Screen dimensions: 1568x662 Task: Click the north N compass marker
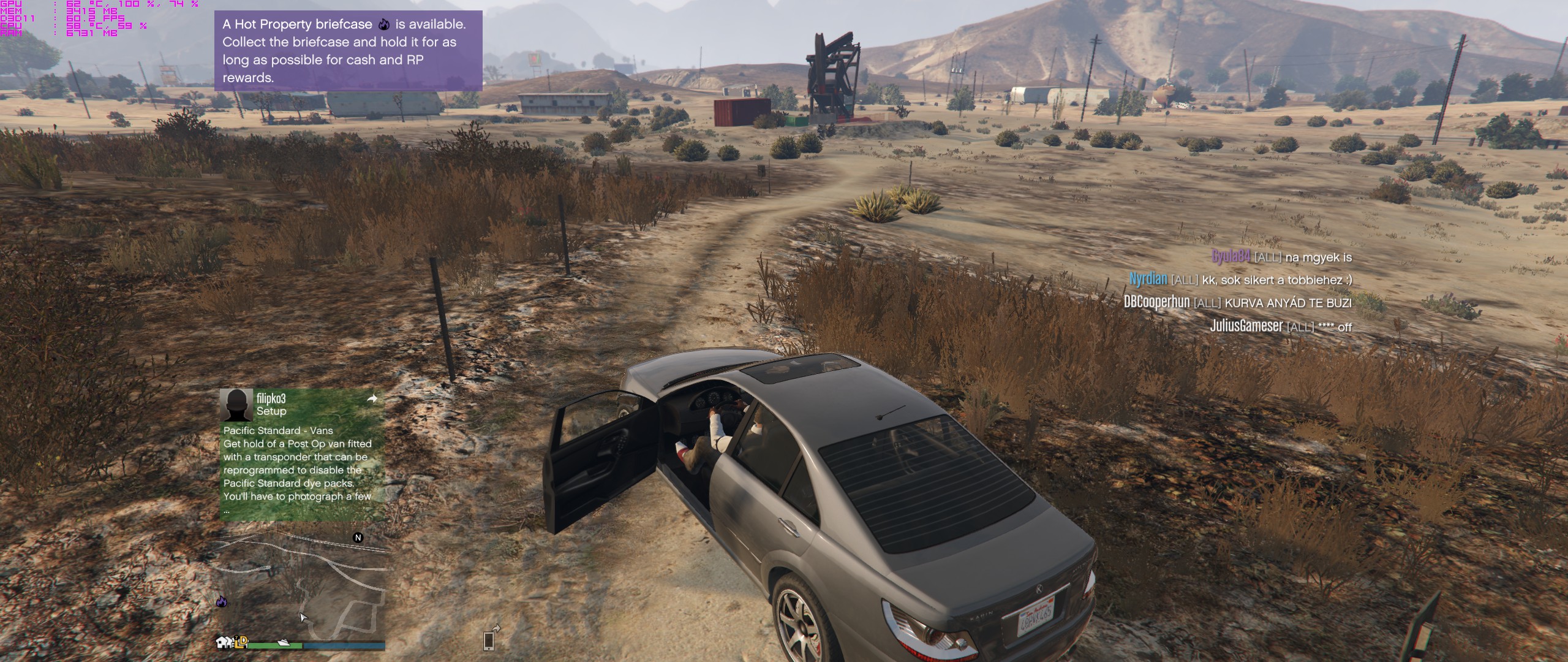pyautogui.click(x=358, y=538)
